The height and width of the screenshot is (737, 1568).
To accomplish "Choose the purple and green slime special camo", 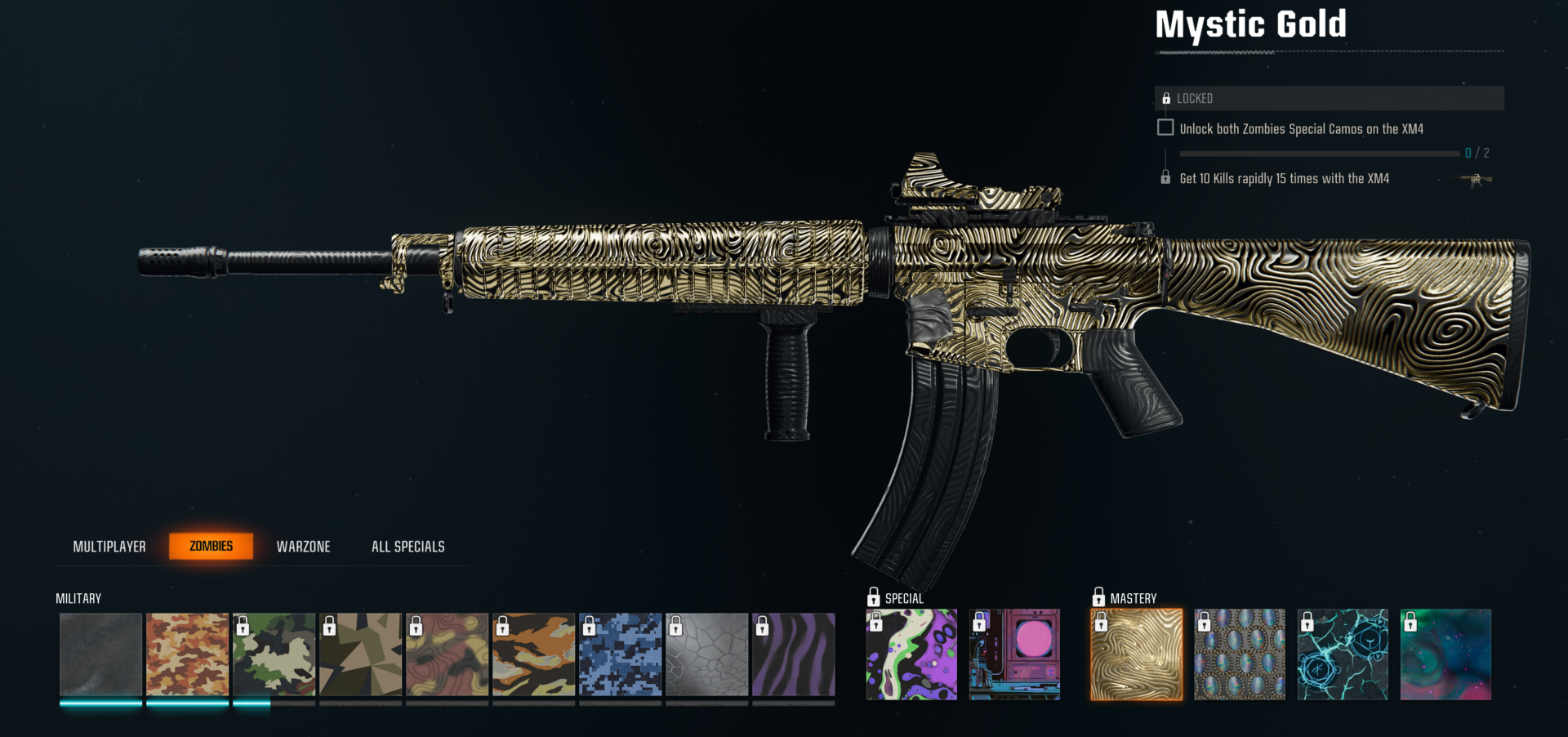I will 911,654.
